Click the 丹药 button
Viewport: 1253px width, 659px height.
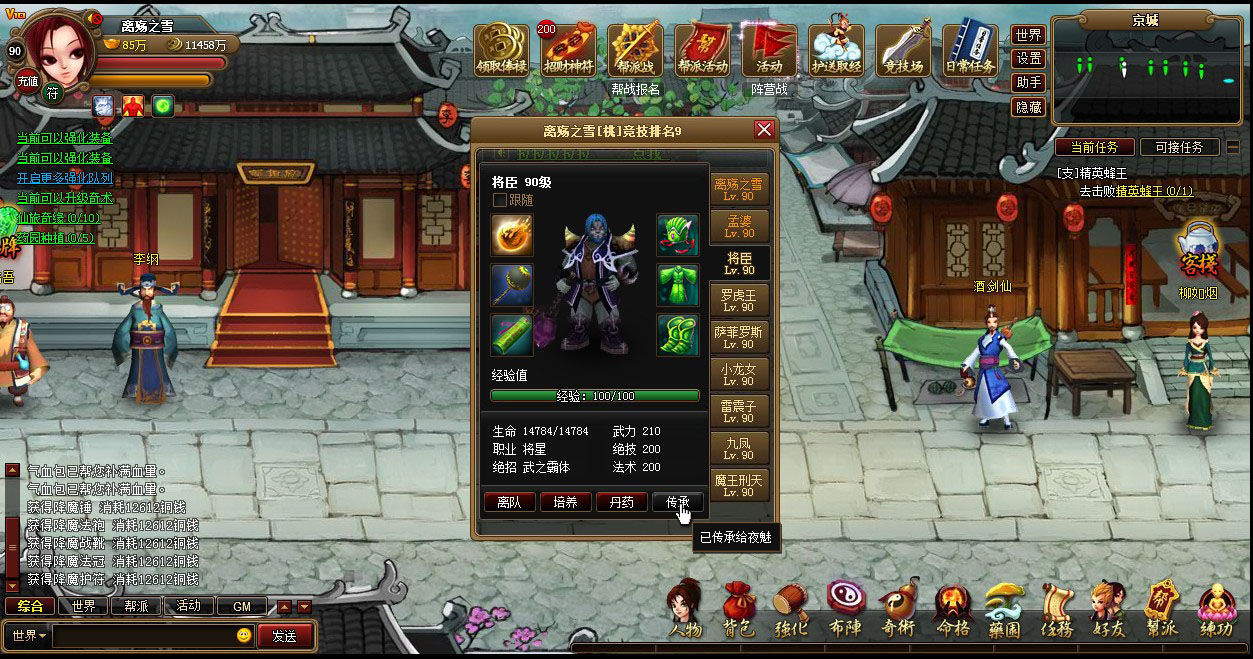621,502
